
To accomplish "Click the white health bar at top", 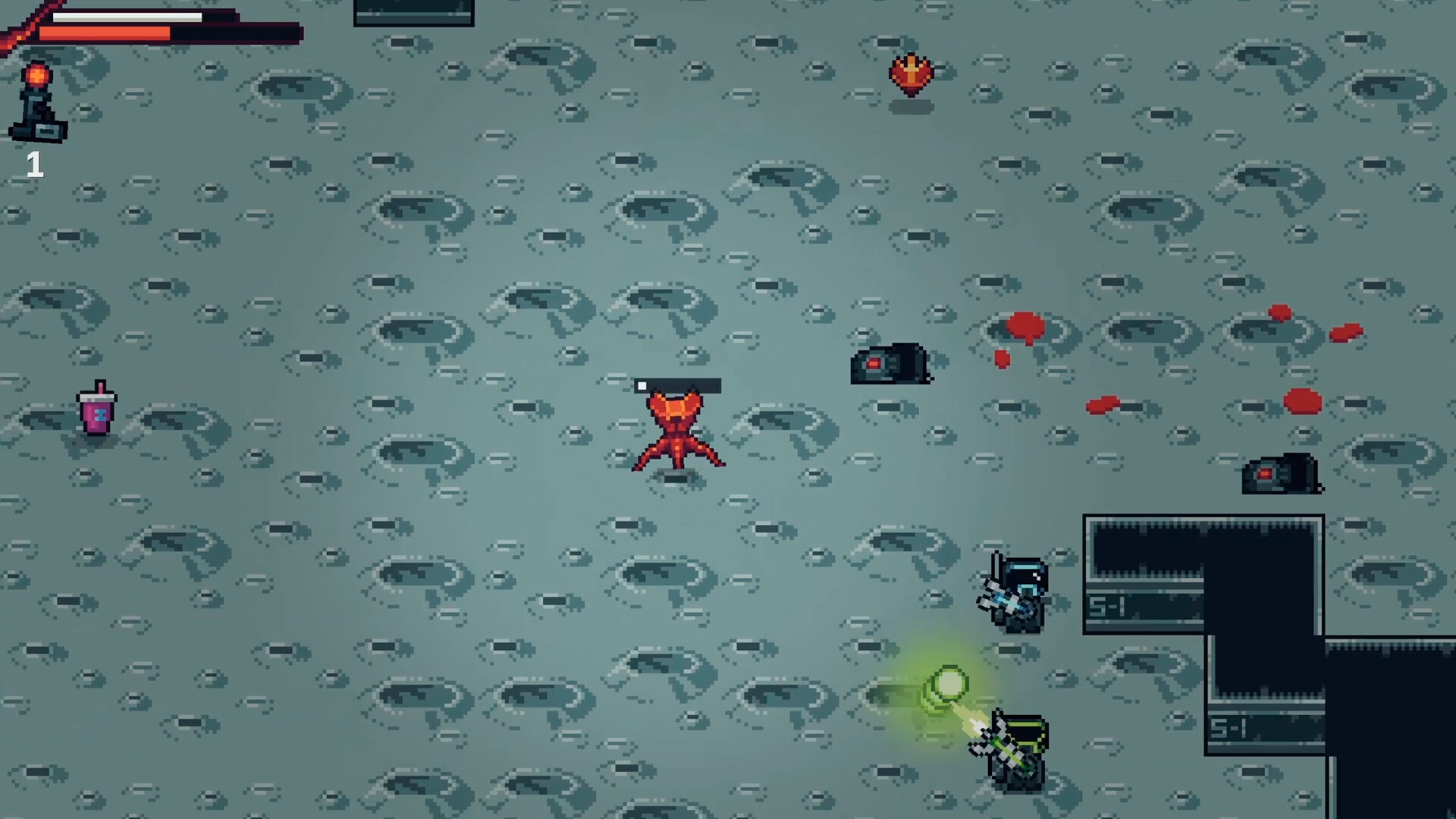I will coord(127,15).
